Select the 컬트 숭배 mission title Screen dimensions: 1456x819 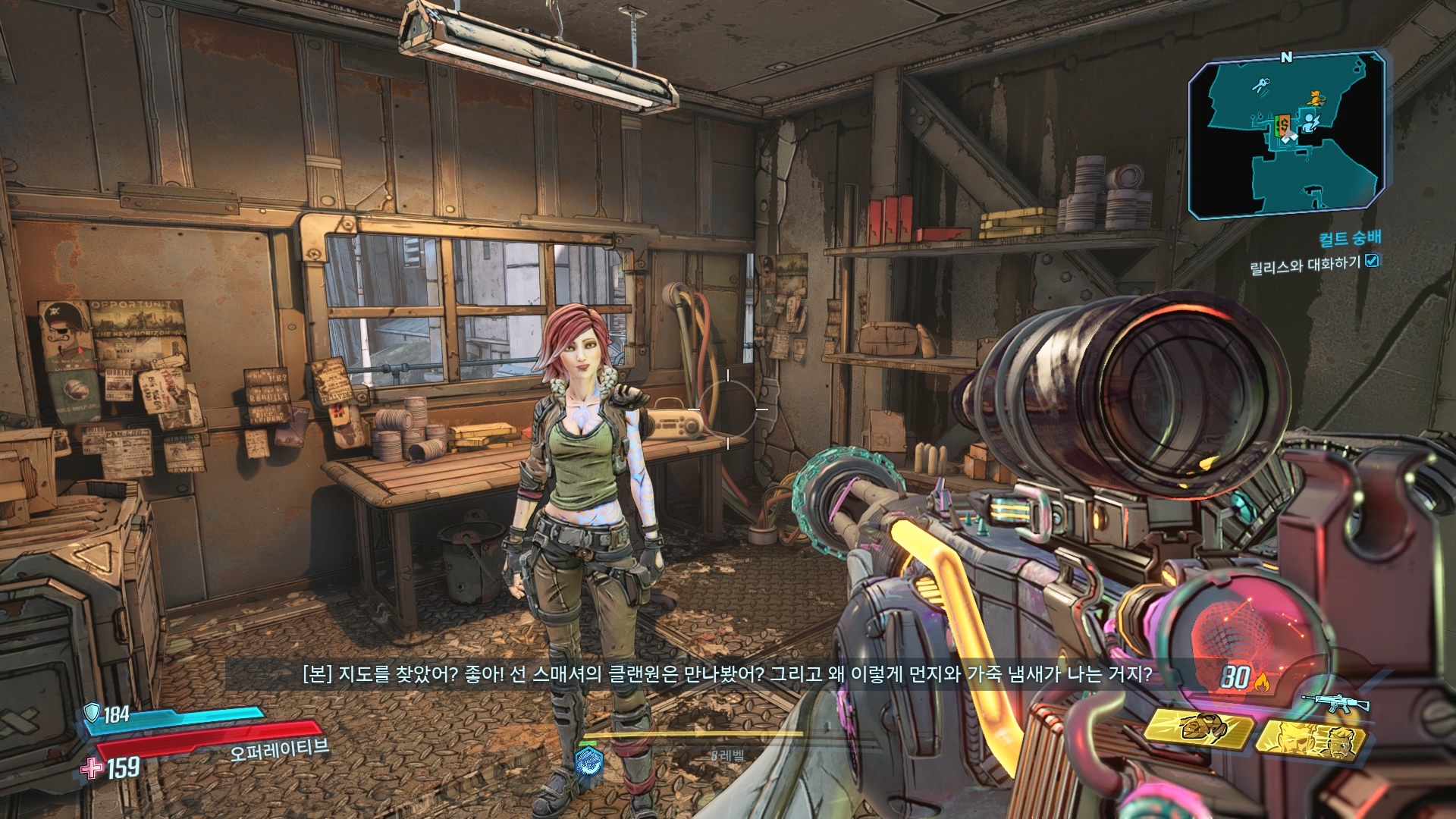pos(1350,239)
